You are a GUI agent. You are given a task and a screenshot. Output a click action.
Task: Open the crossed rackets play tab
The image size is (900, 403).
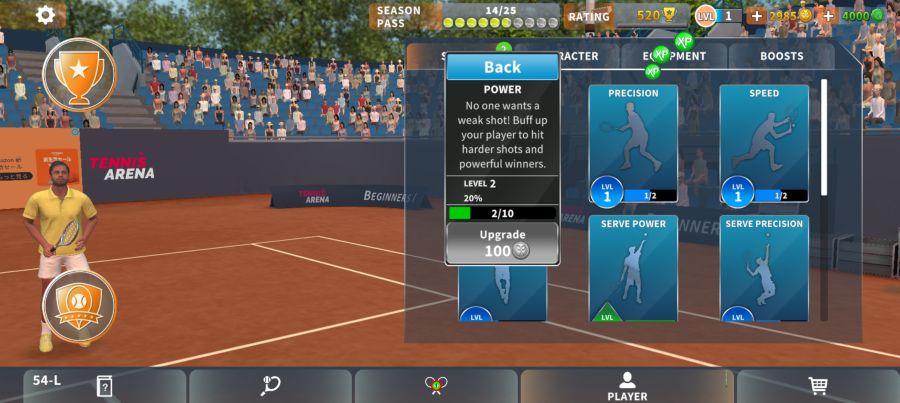[435, 386]
